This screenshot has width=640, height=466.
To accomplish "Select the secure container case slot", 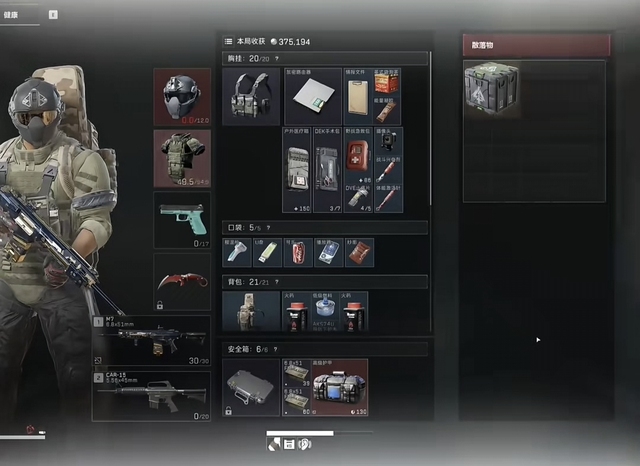I will [x=251, y=387].
